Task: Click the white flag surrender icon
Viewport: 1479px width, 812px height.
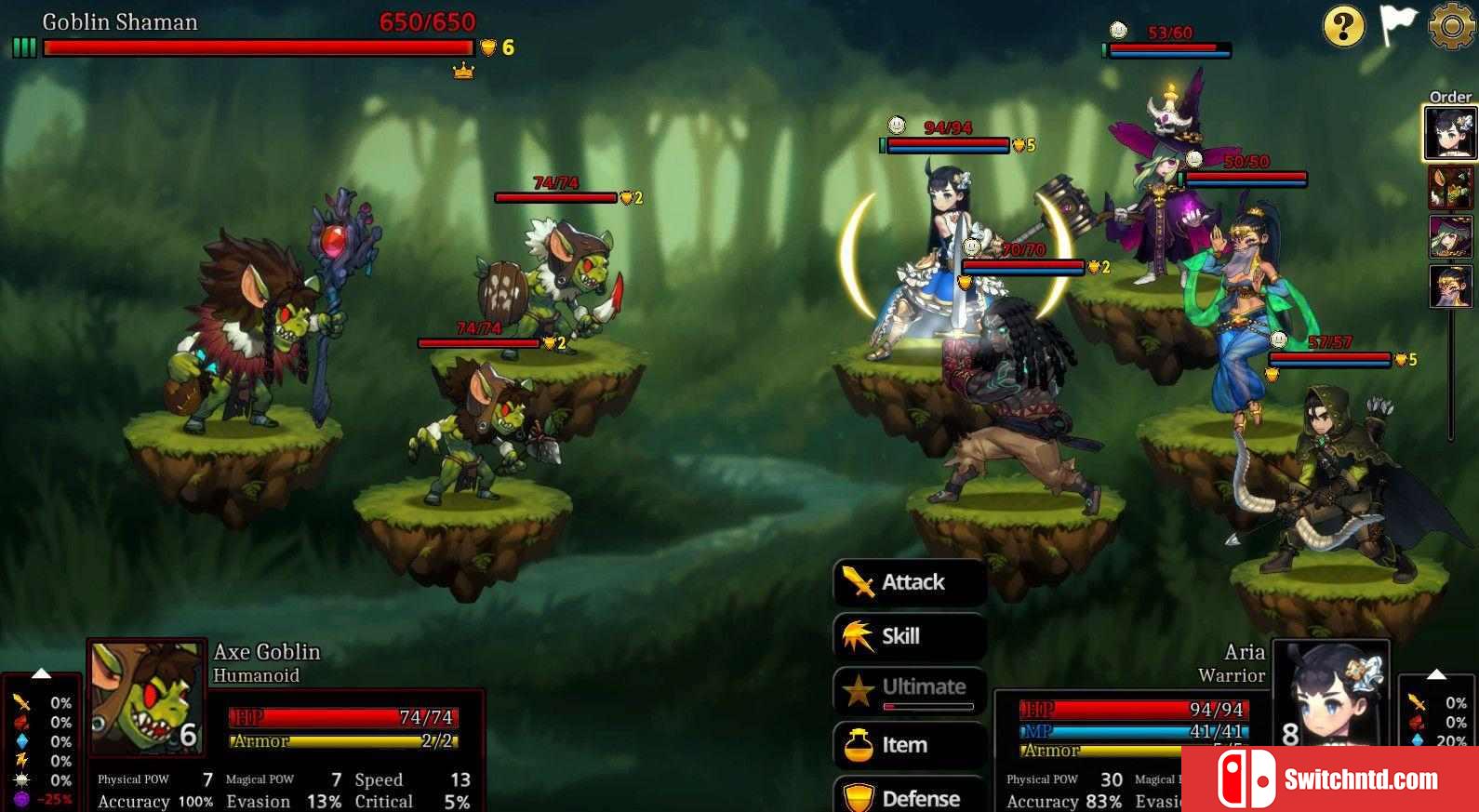Action: click(x=1397, y=24)
